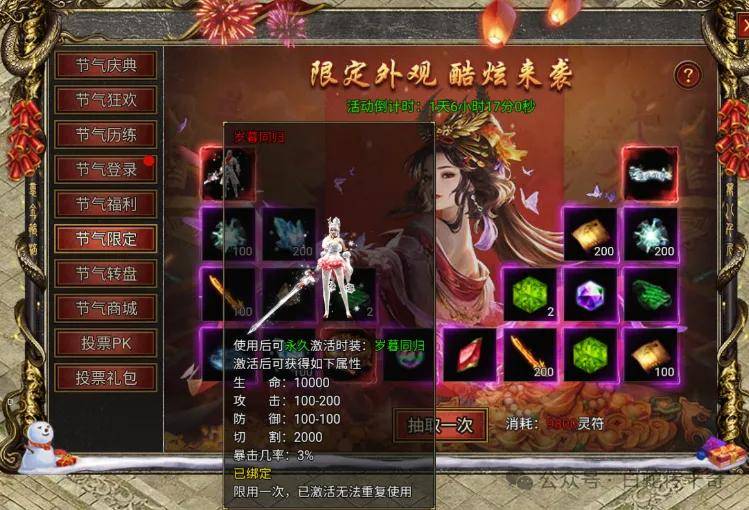Open the question mark help button

click(x=687, y=74)
